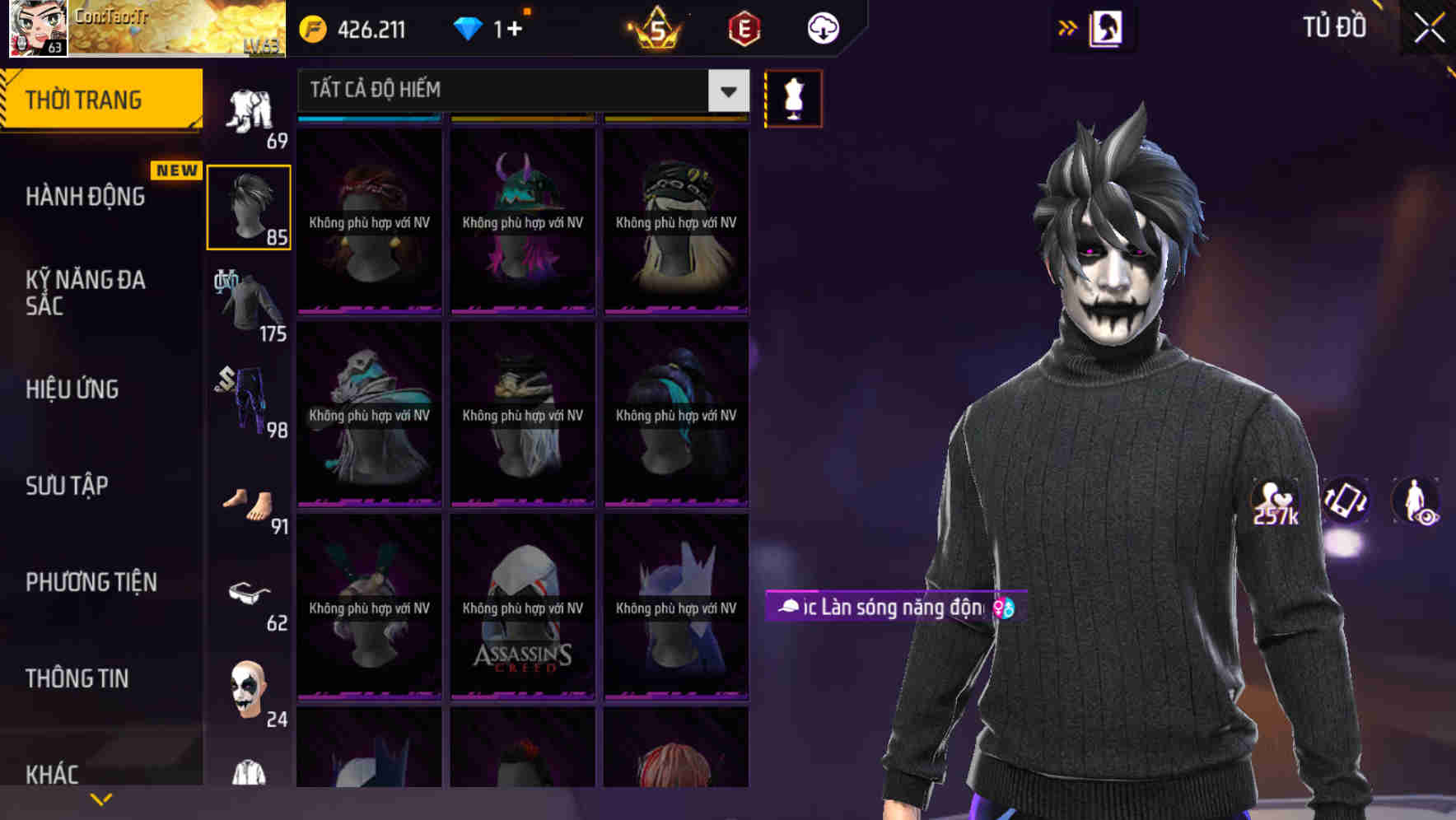Screen dimensions: 1456x820
Task: Open the mannequin preview icon beside rarity filter
Action: click(x=792, y=98)
